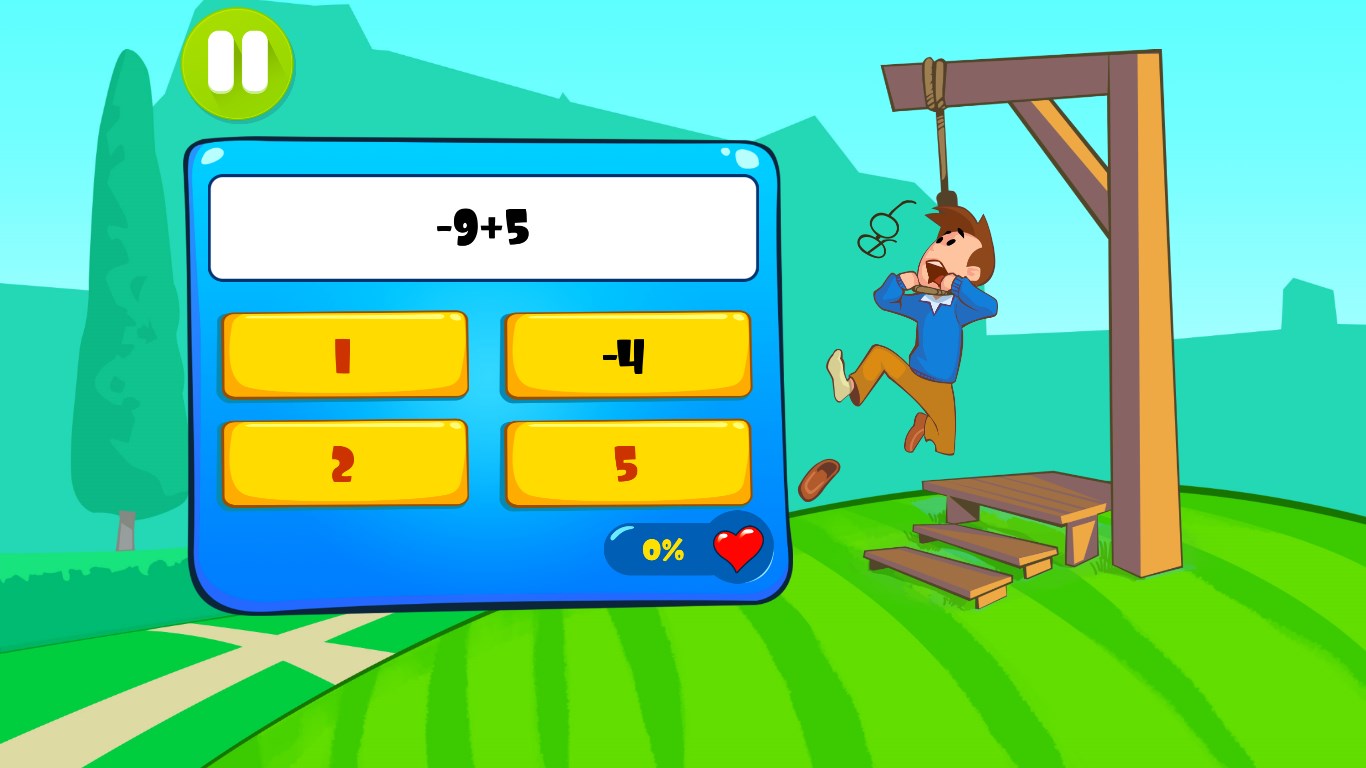Viewport: 1366px width, 768px height.
Task: Click the heart icon next to the progress bubble
Action: [739, 548]
